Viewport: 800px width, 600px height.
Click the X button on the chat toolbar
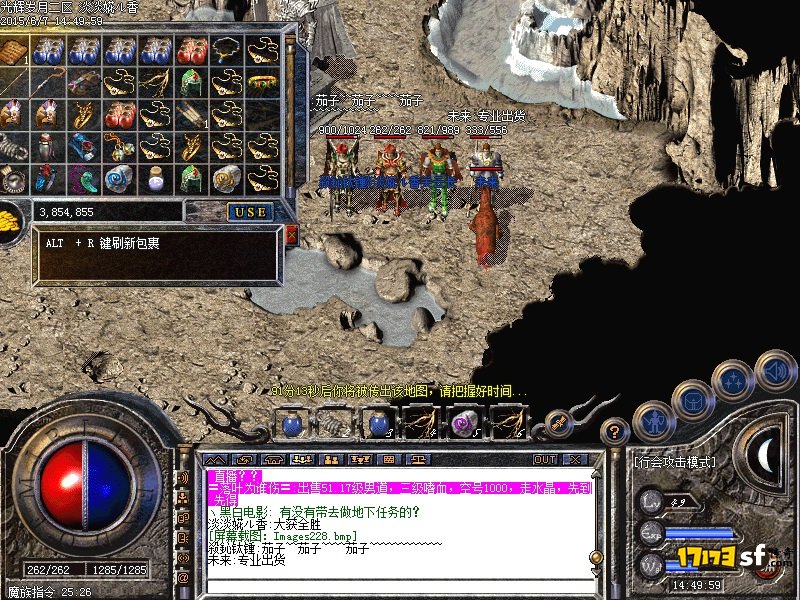(x=574, y=460)
